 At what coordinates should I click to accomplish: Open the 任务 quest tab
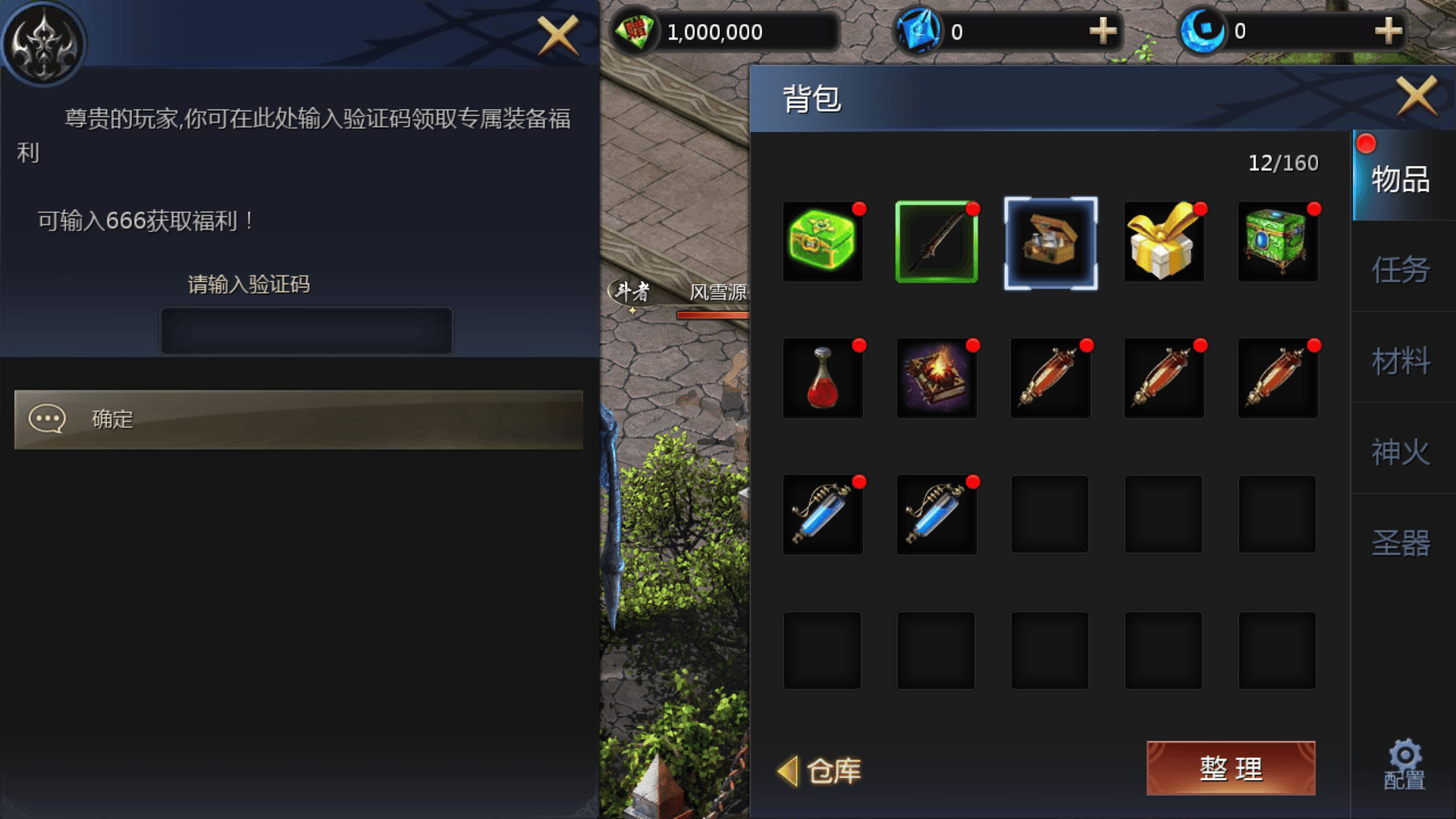click(x=1400, y=270)
